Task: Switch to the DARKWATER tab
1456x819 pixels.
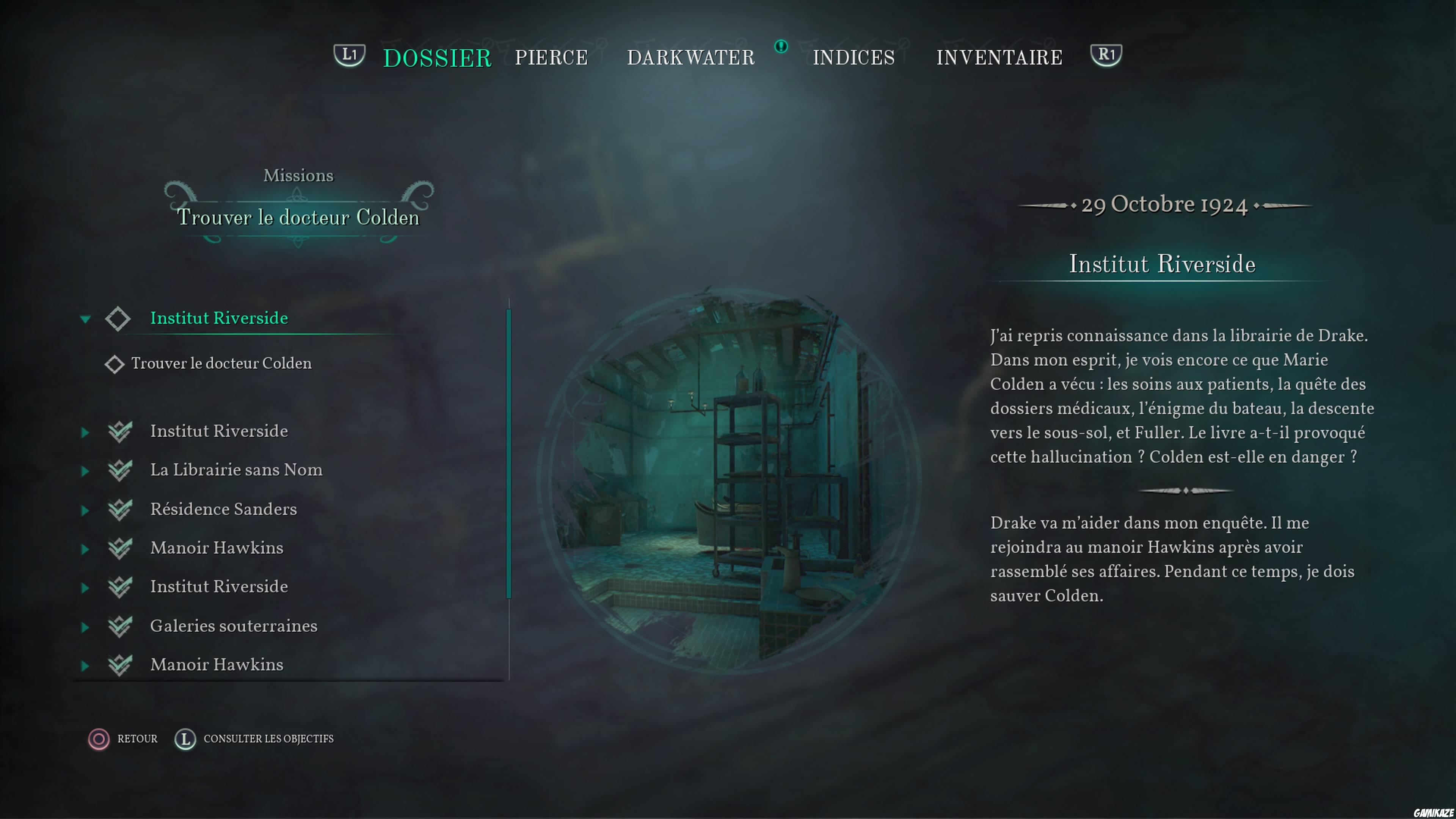Action: click(691, 56)
